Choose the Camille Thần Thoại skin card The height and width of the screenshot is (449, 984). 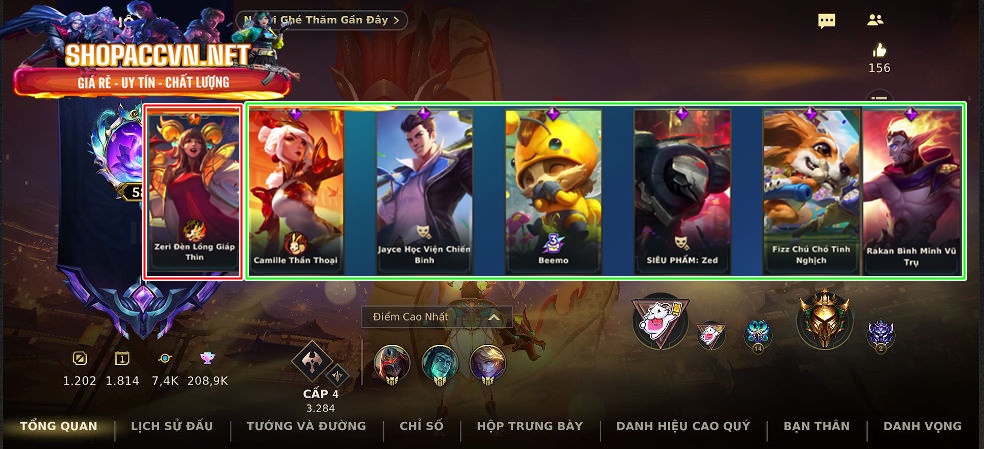[295, 191]
